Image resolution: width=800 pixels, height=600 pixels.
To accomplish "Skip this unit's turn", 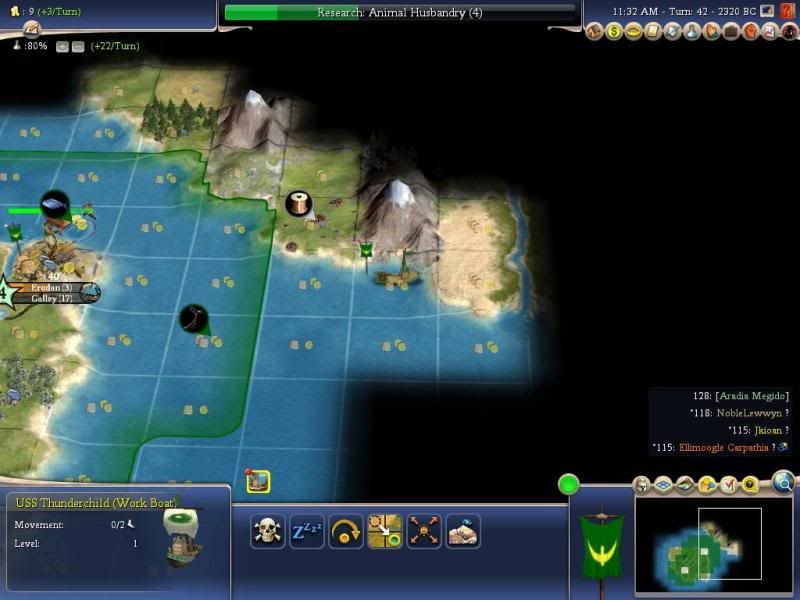I will [345, 530].
